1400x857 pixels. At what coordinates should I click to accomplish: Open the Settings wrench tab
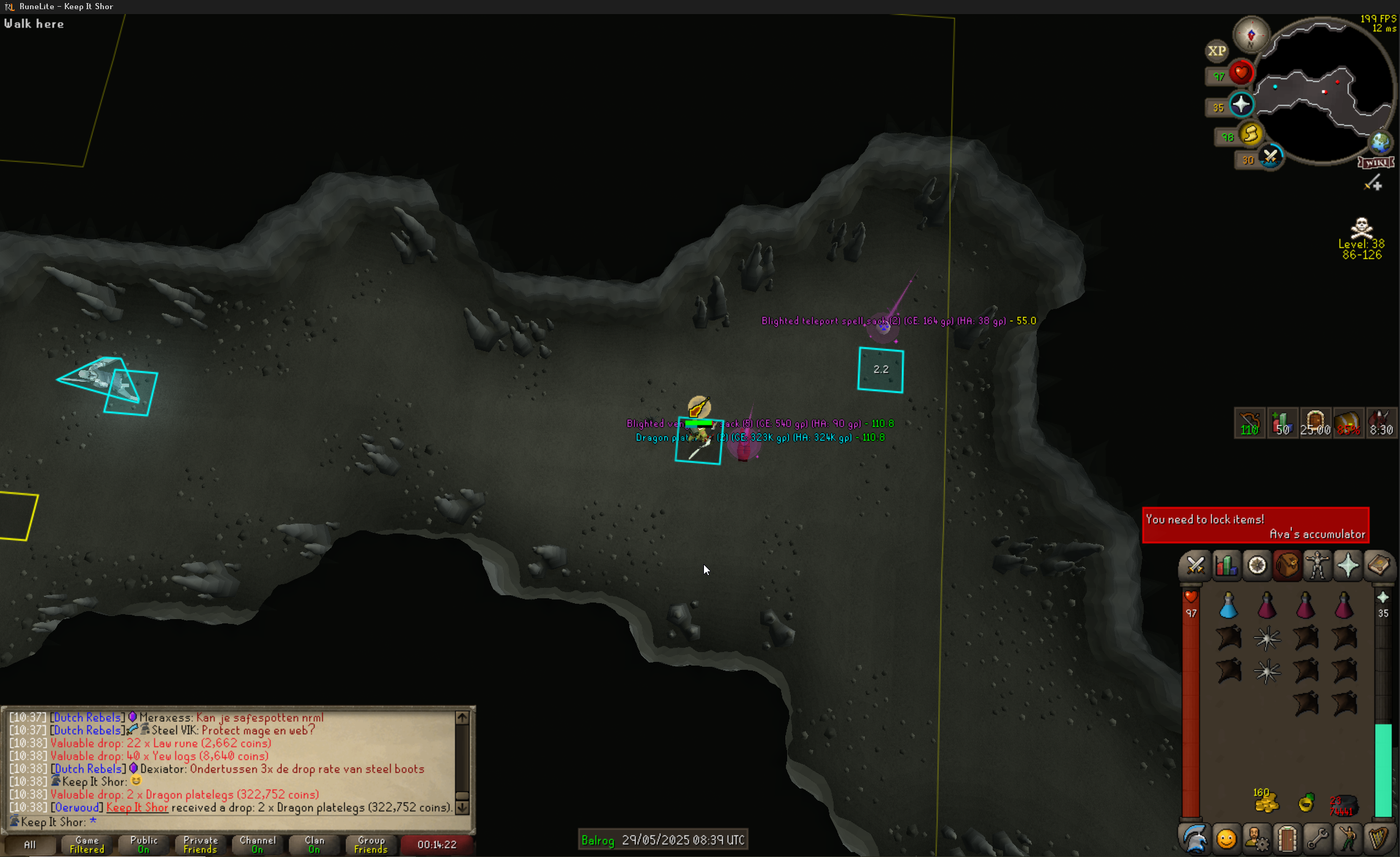[x=1317, y=839]
